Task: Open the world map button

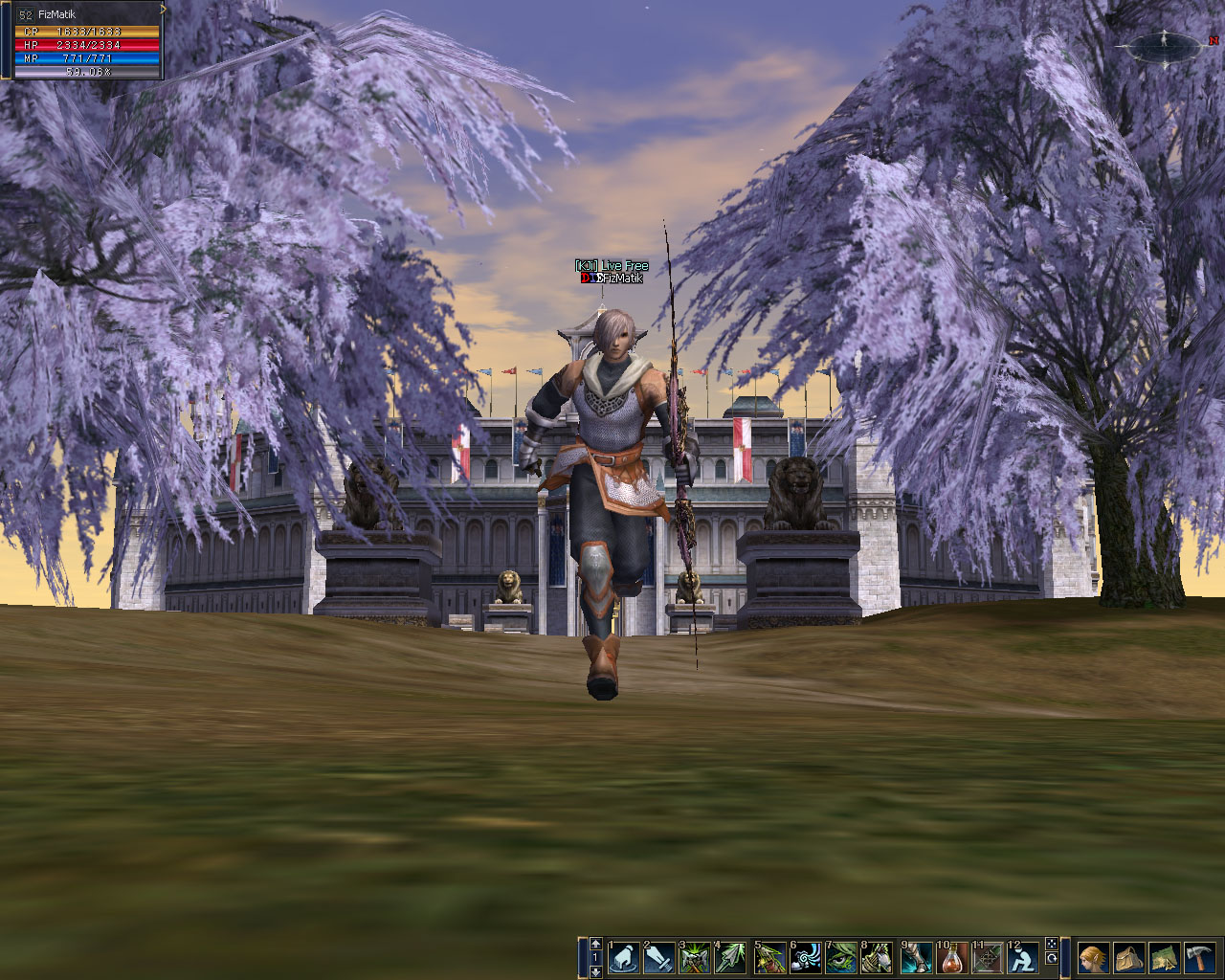Action: [x=1164, y=958]
